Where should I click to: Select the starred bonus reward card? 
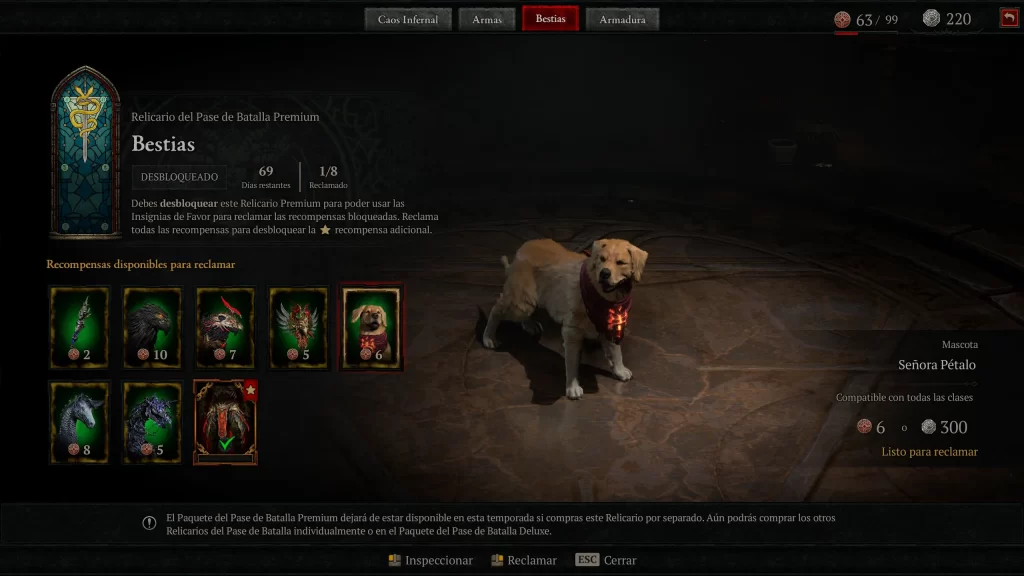click(226, 422)
